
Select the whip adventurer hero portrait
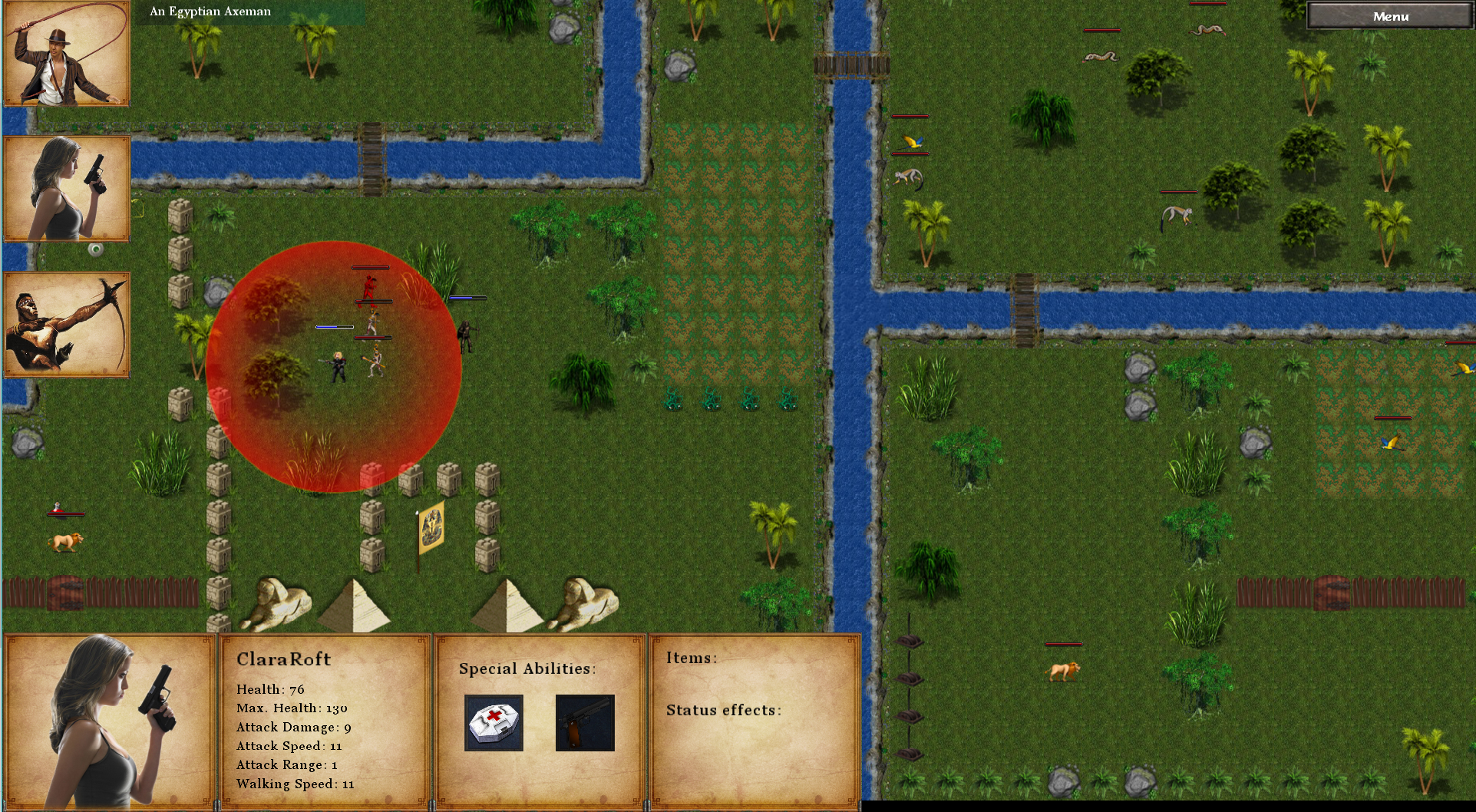click(x=67, y=54)
